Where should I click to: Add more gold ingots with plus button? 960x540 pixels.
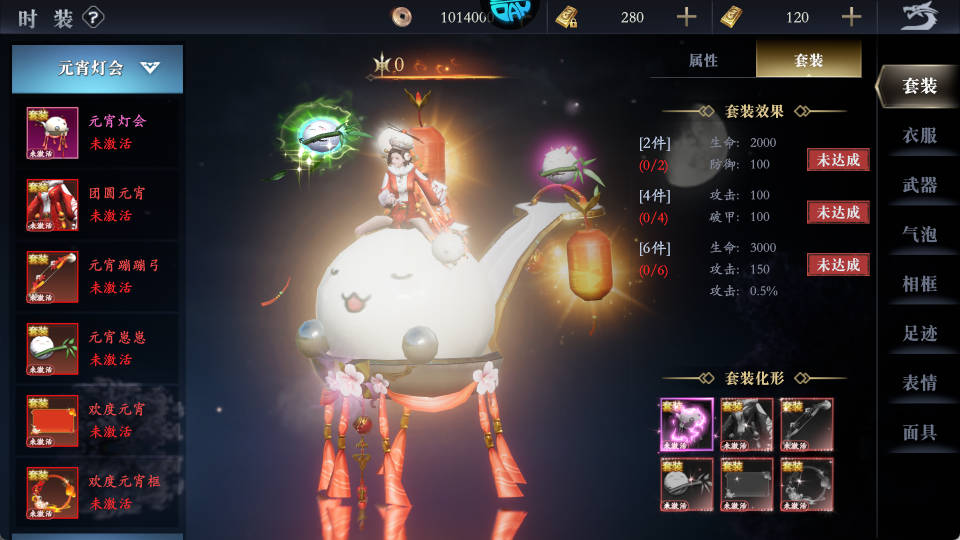coord(851,17)
